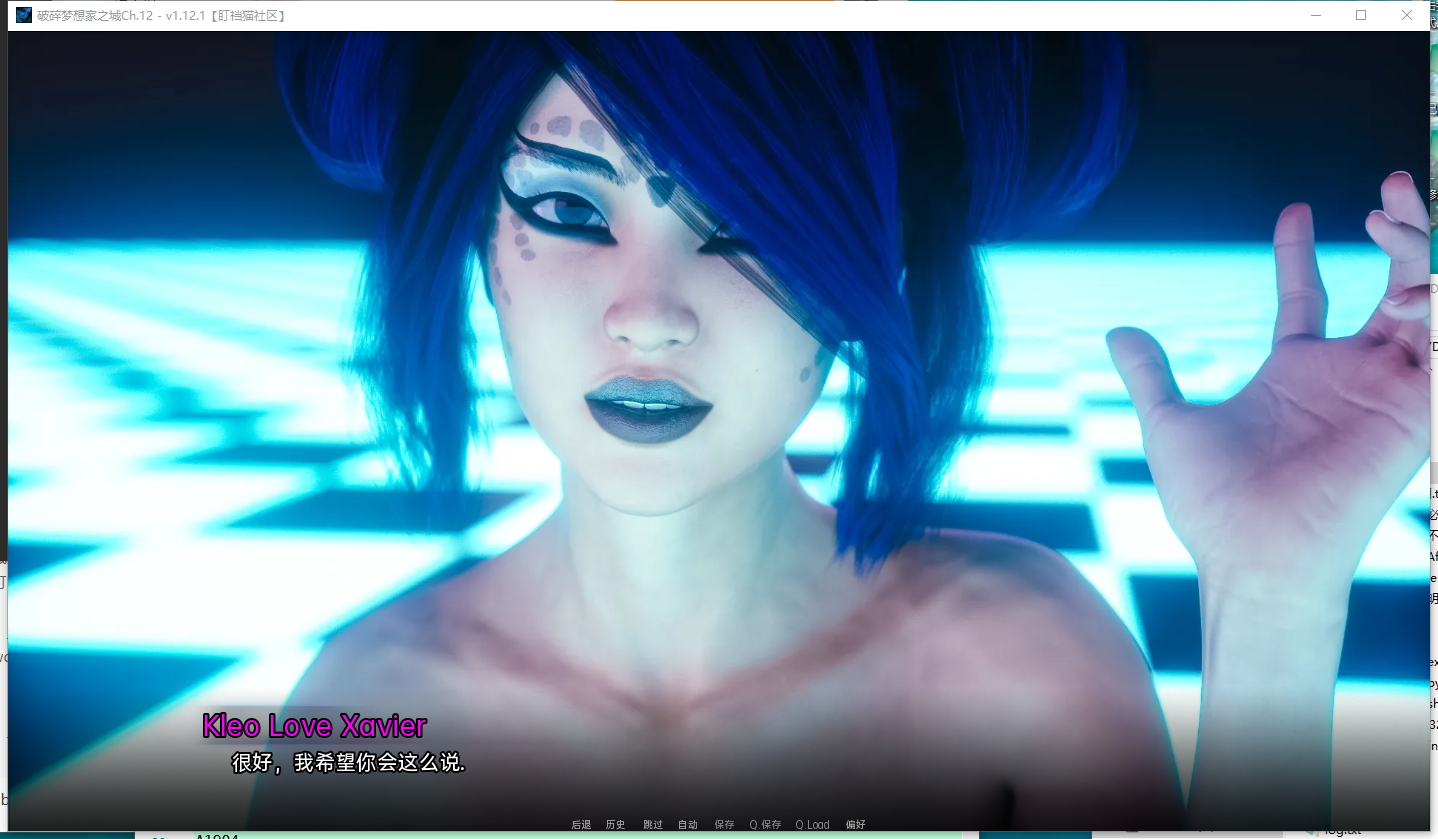
Task: Enable 跳过 skip mode
Action: click(652, 824)
